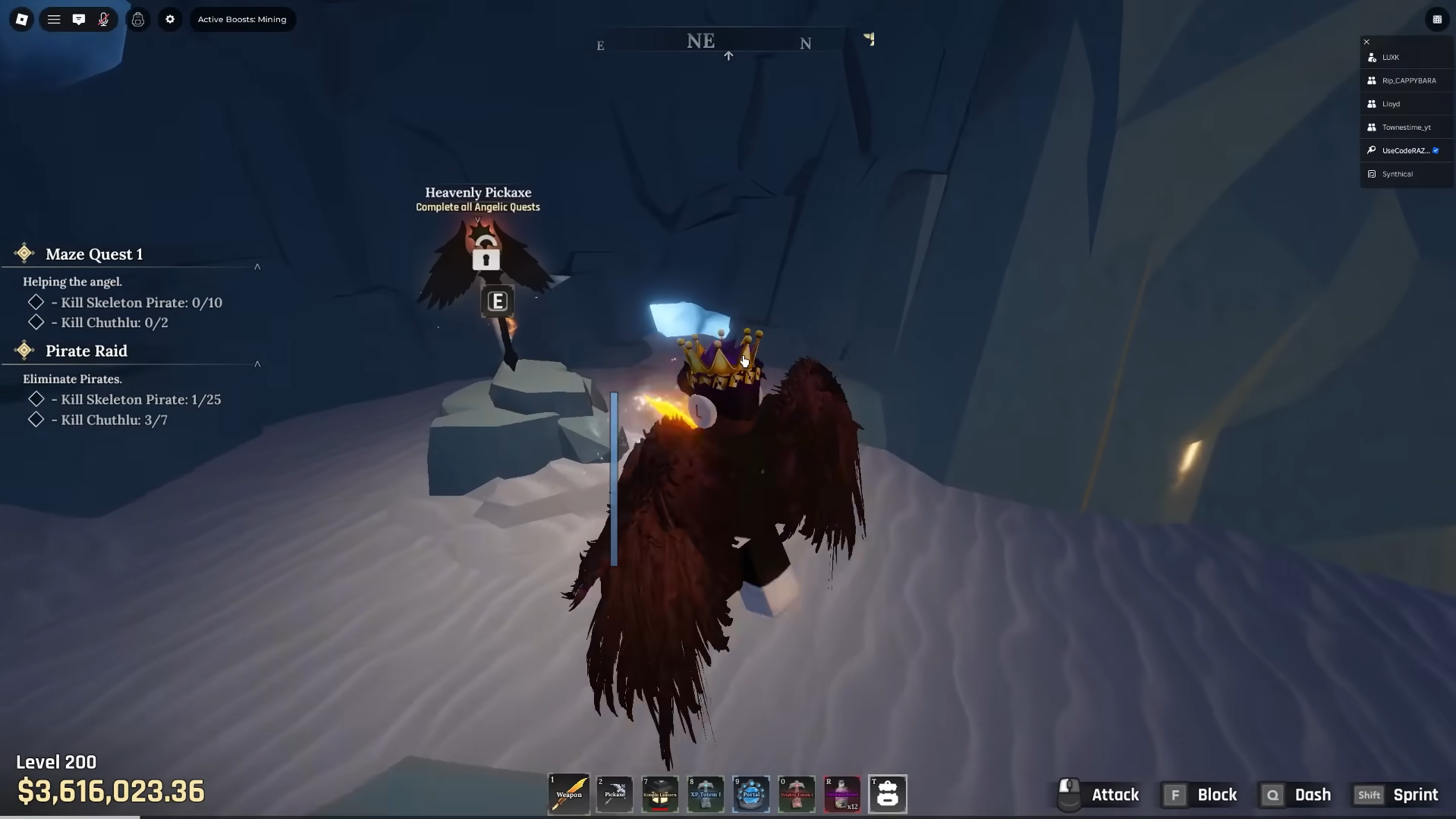Open the Roblox logo menu

pyautogui.click(x=22, y=20)
